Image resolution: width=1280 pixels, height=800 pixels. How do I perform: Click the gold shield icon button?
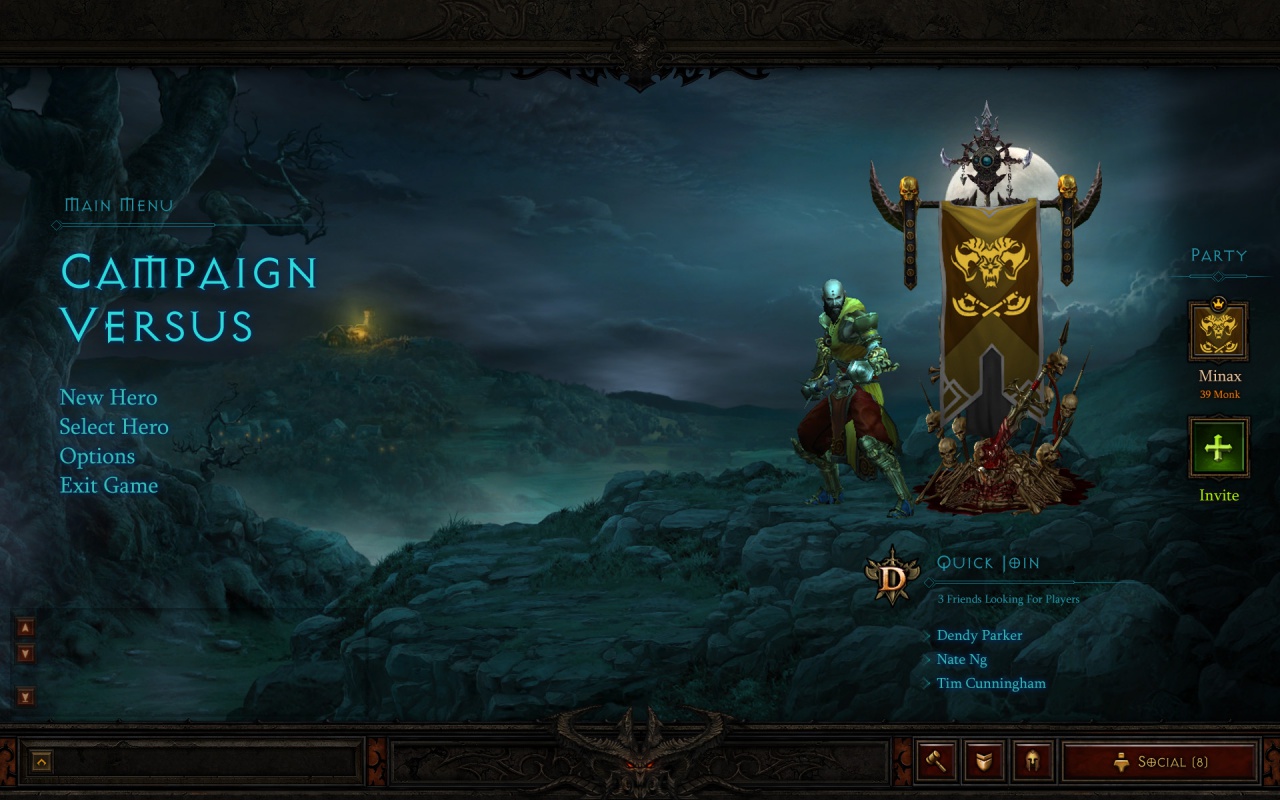(x=984, y=762)
